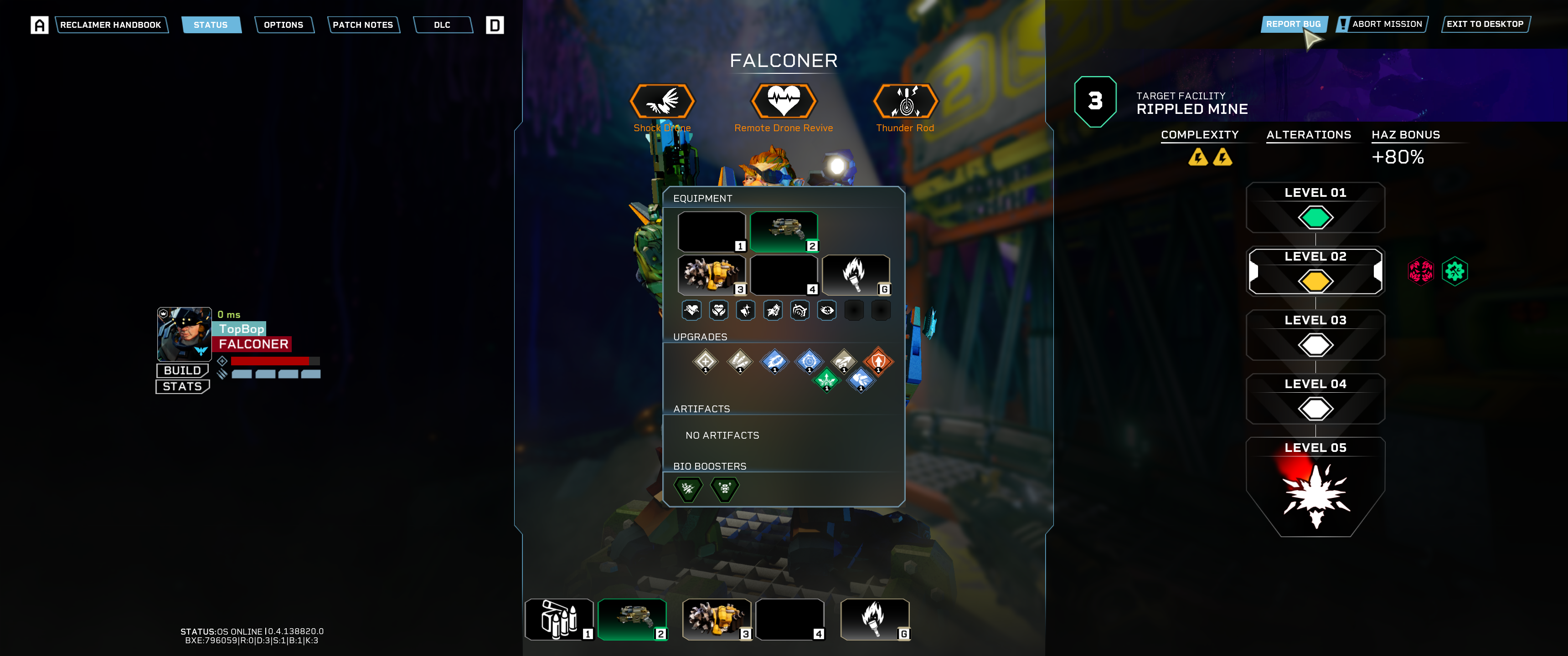Select the Remote Drone Revive ability
This screenshot has height=656, width=1568.
coord(784,101)
